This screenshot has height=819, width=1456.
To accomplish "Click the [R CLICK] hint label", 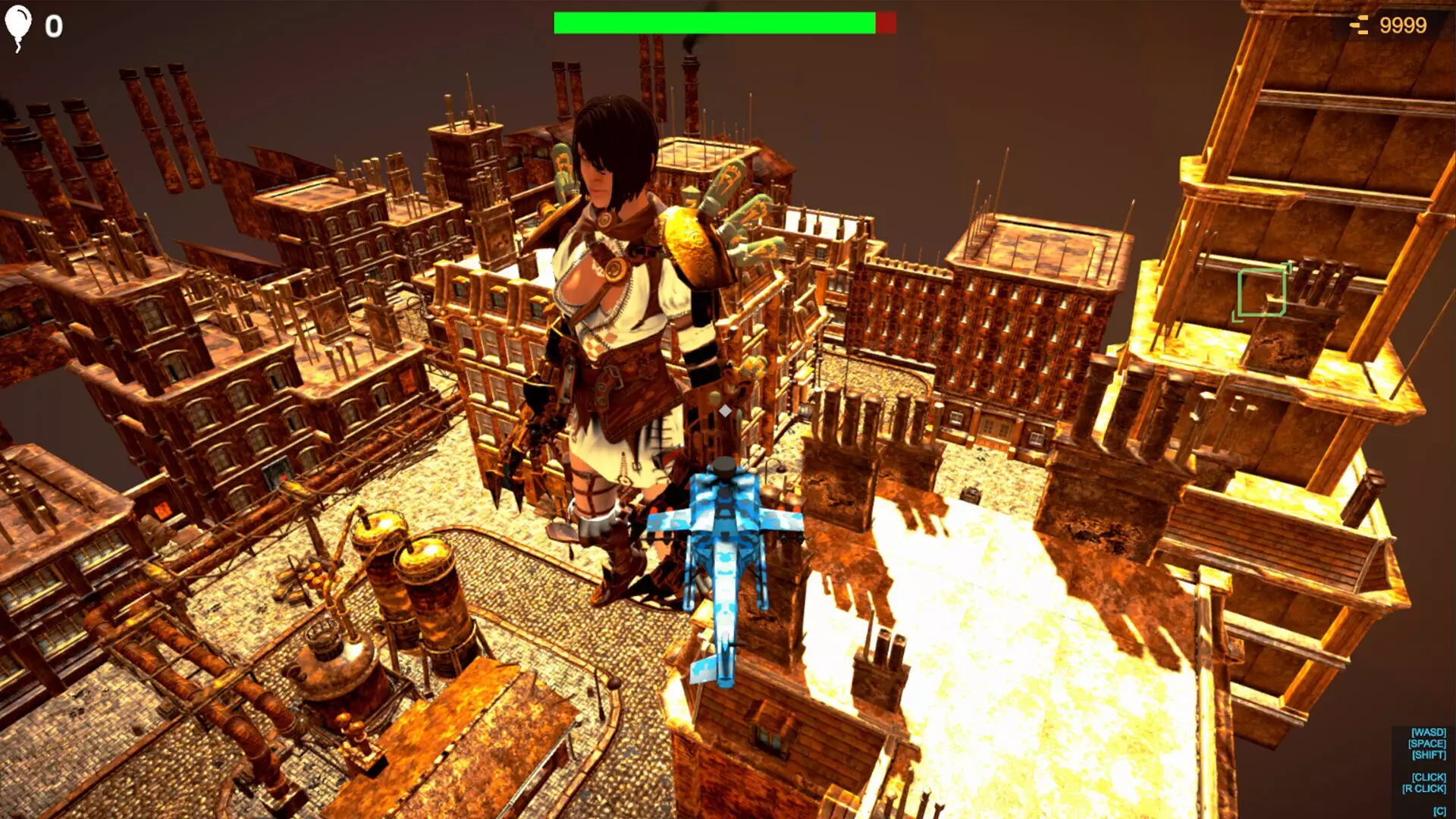I will click(1424, 789).
